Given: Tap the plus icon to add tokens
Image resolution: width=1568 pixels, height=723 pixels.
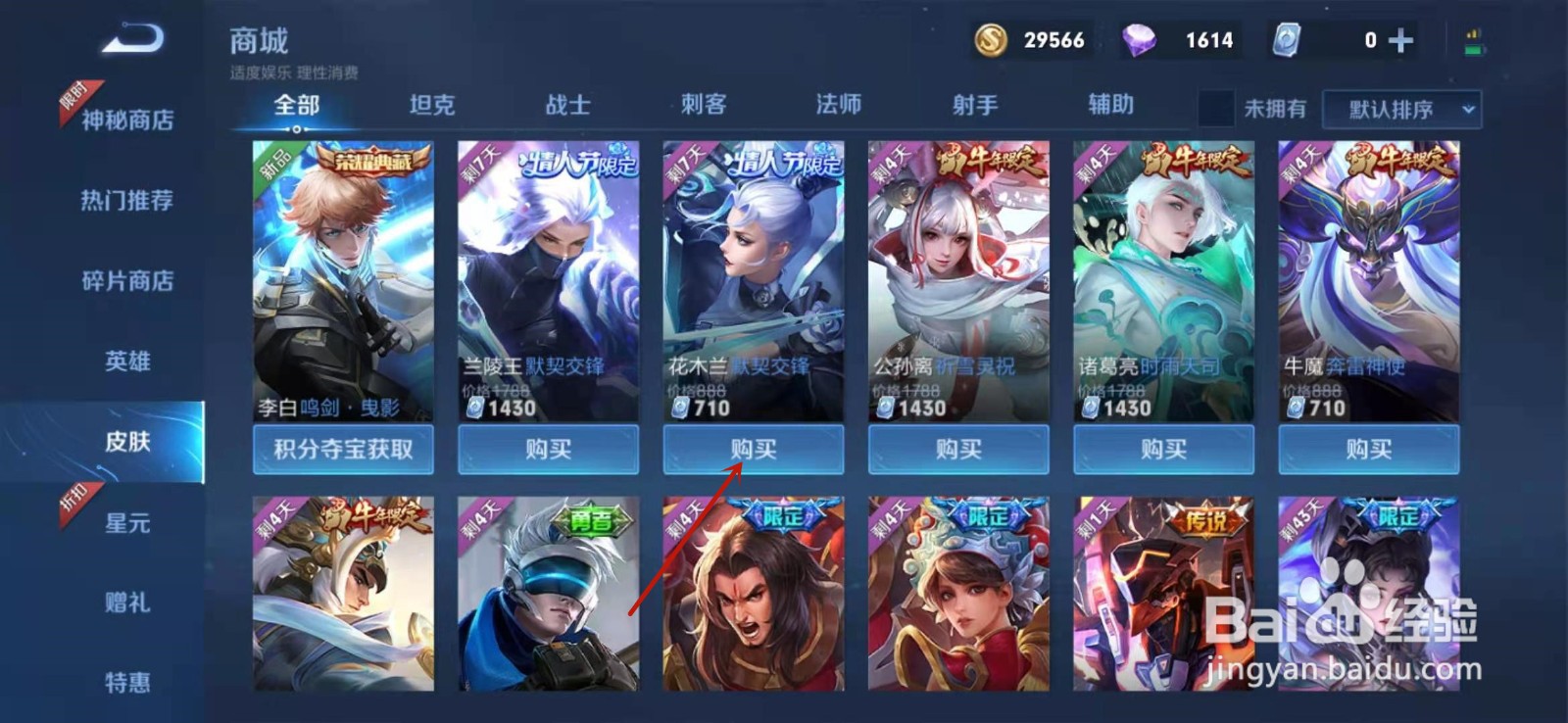Looking at the screenshot, I should (1398, 40).
